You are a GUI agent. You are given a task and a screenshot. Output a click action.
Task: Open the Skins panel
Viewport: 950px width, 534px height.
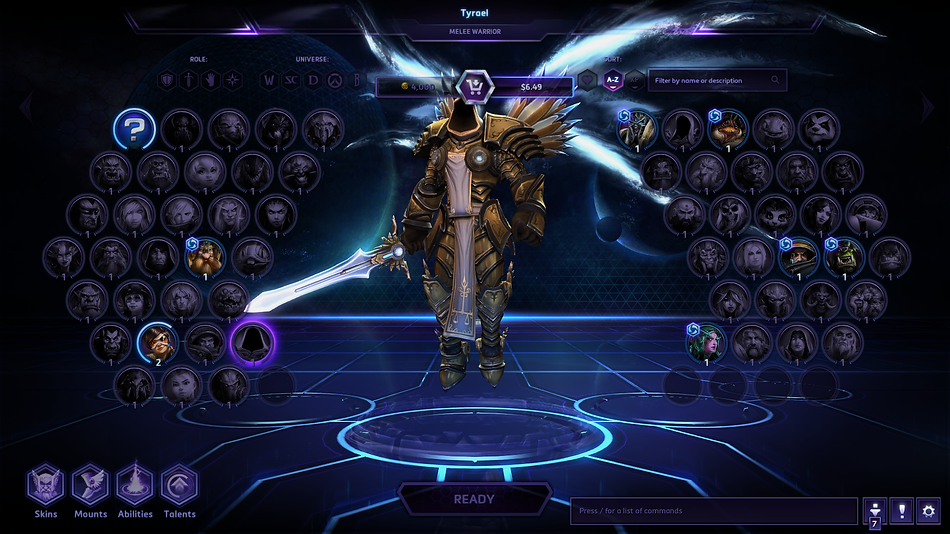45,486
